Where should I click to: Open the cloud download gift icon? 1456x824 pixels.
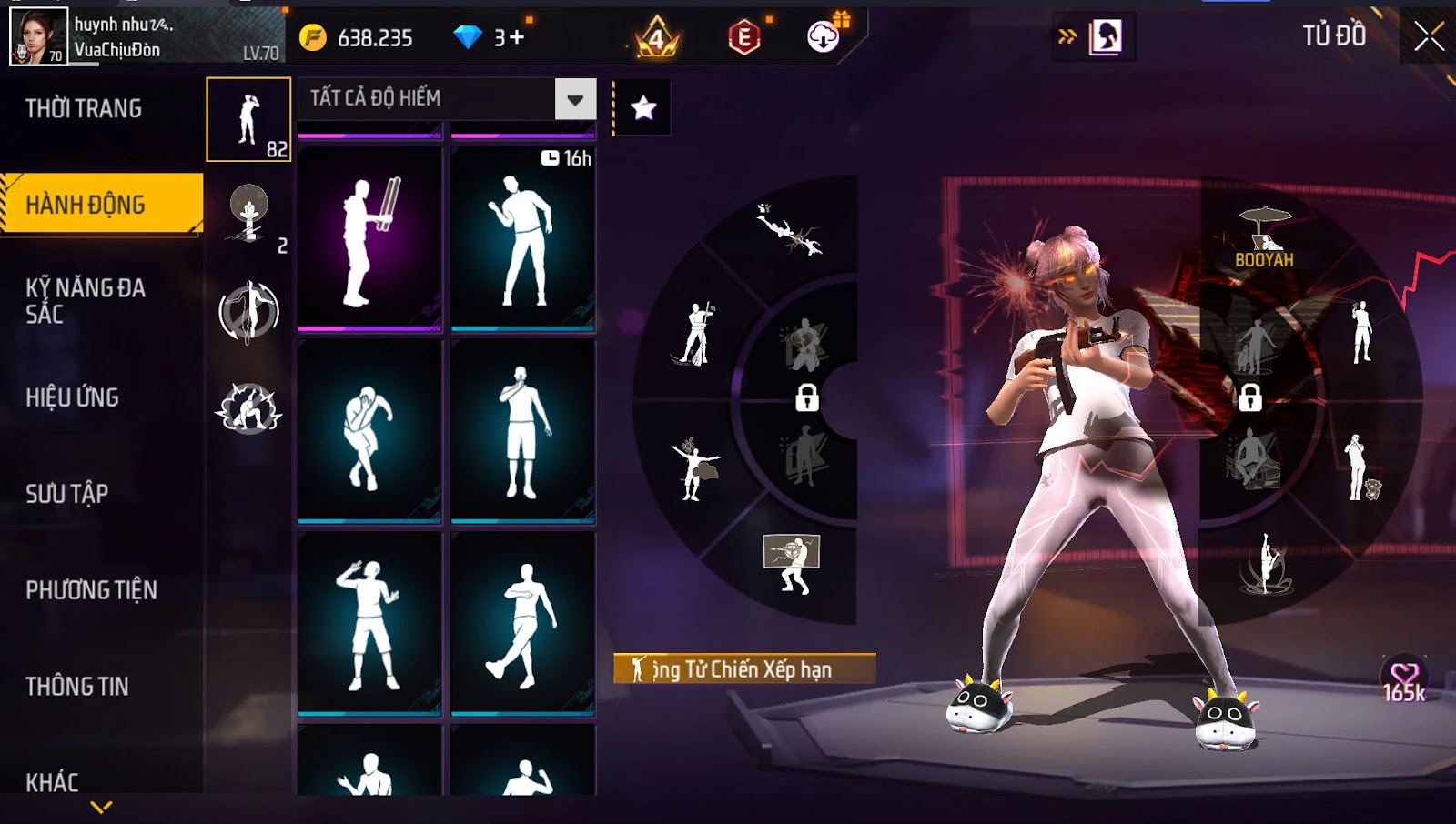click(x=824, y=36)
